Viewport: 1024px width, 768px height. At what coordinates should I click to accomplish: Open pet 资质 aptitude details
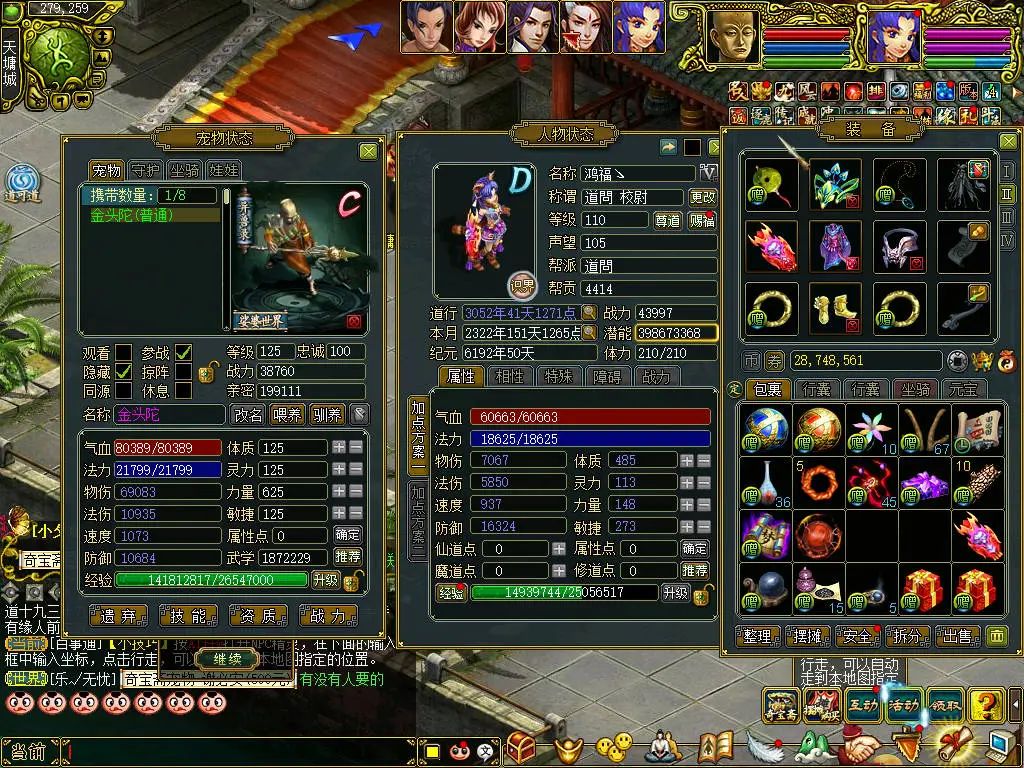(258, 616)
